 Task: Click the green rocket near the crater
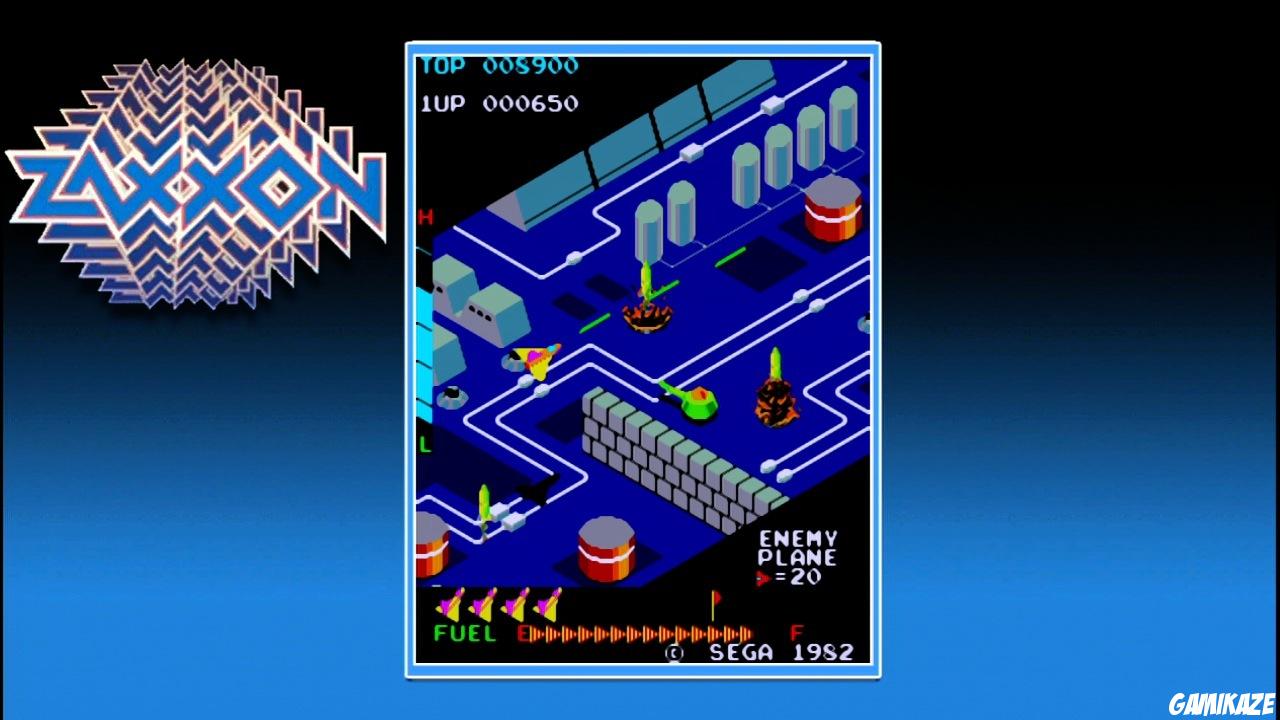coord(648,280)
